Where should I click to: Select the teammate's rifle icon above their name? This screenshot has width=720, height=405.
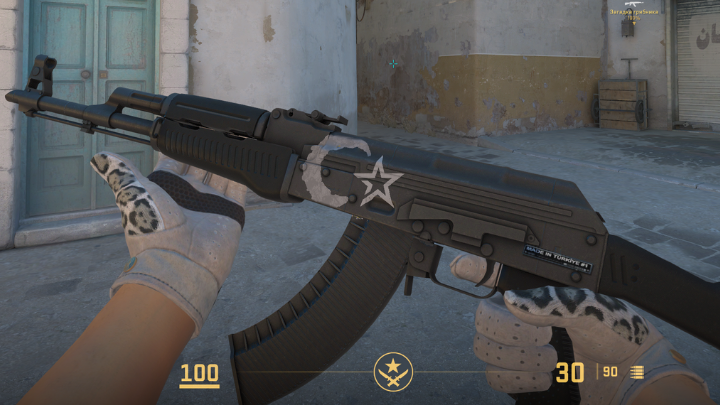(633, 4)
